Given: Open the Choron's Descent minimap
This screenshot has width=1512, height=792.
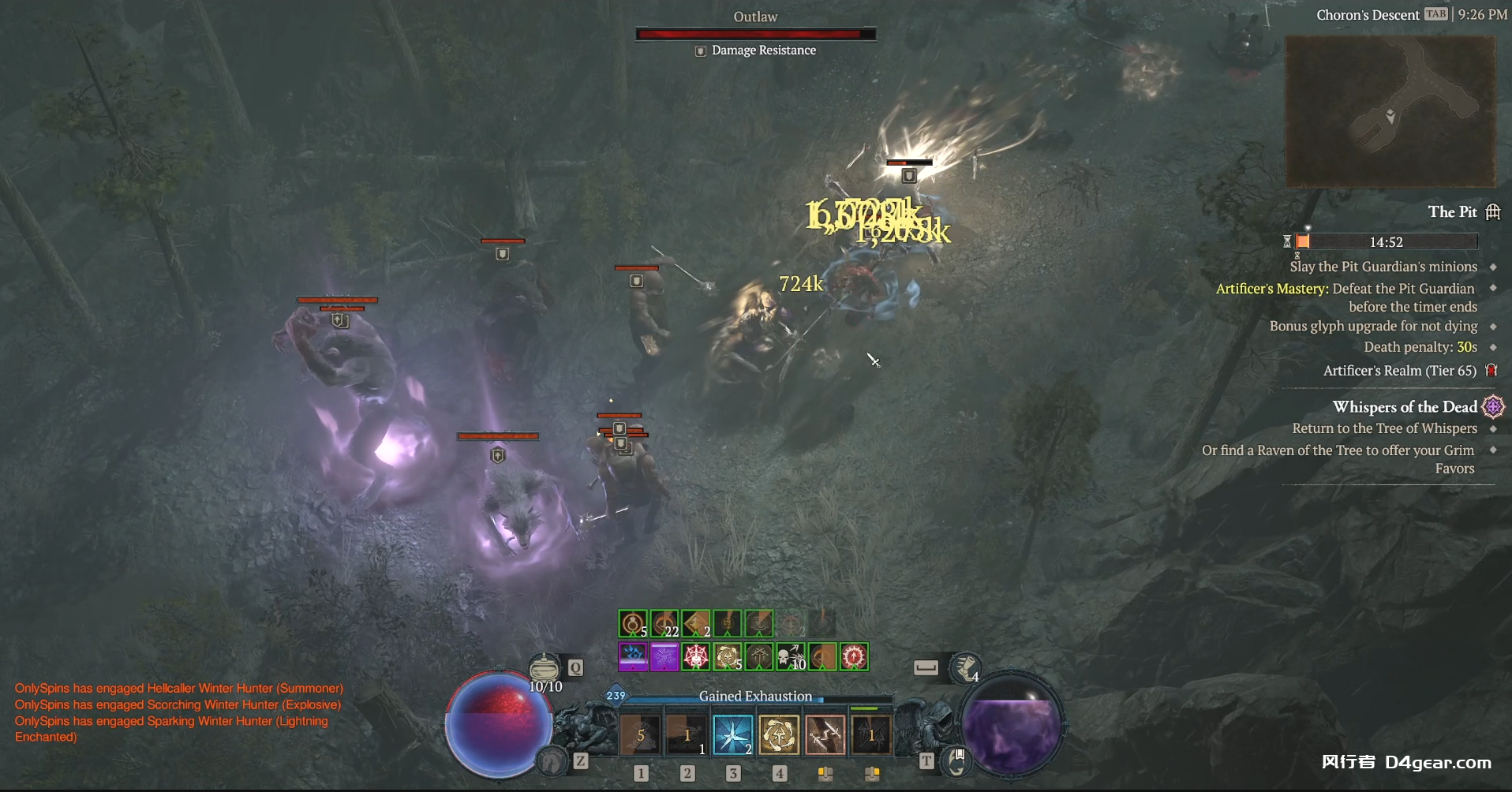Looking at the screenshot, I should click(x=1390, y=110).
